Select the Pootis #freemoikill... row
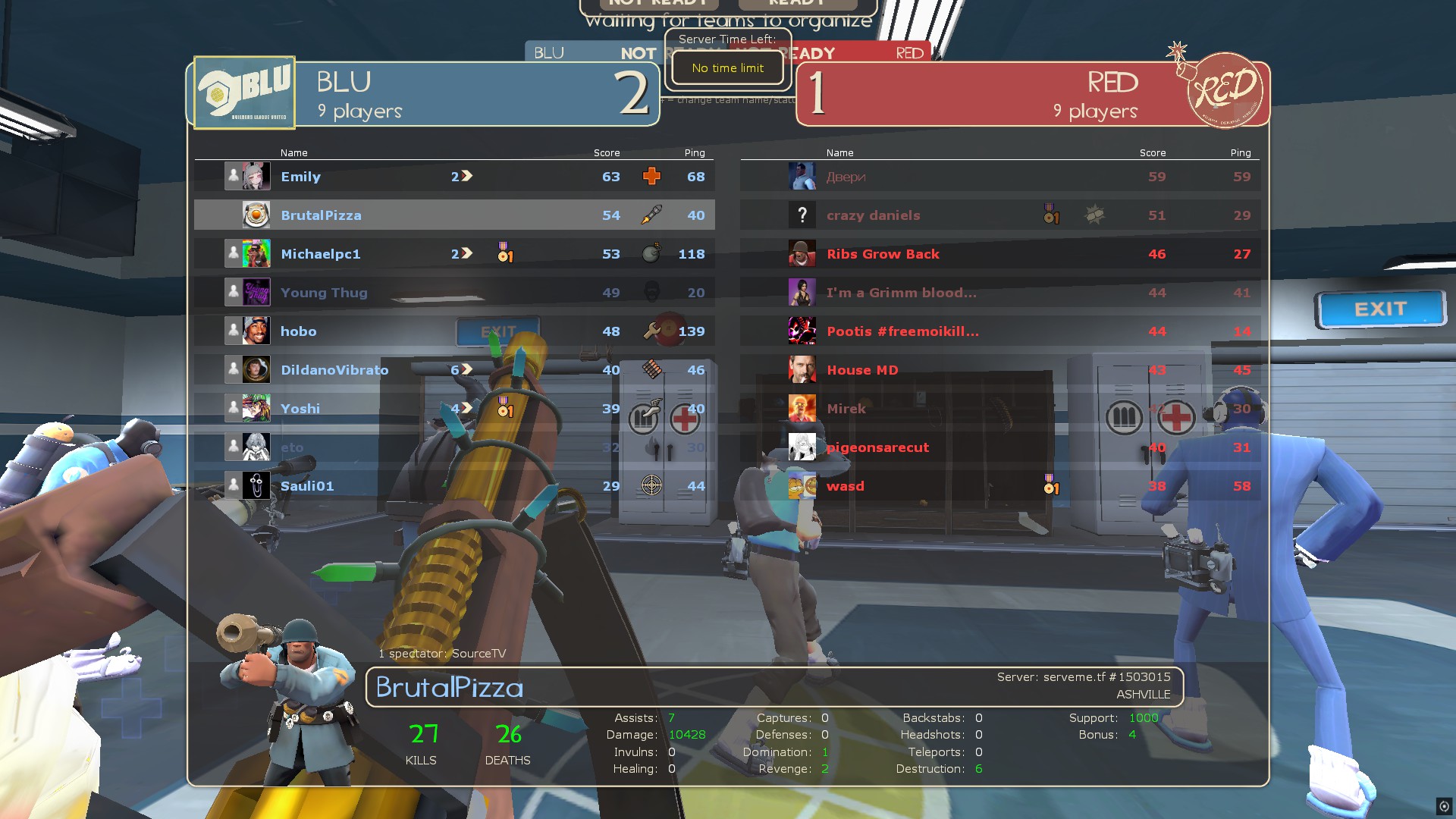The image size is (1456, 819). pos(902,331)
